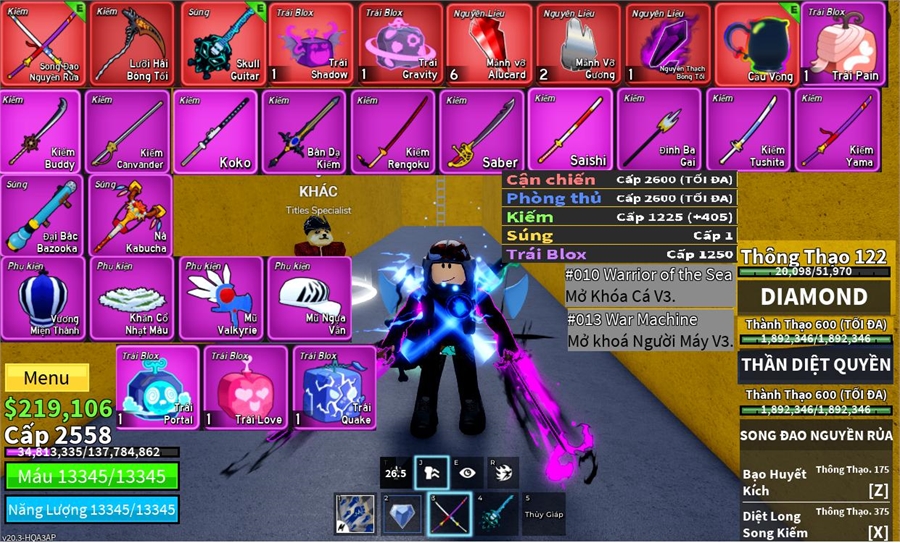Screen dimensions: 900x543
Task: Select the Lưỡi Hái Bóng Tối scythe slot
Action: point(132,43)
